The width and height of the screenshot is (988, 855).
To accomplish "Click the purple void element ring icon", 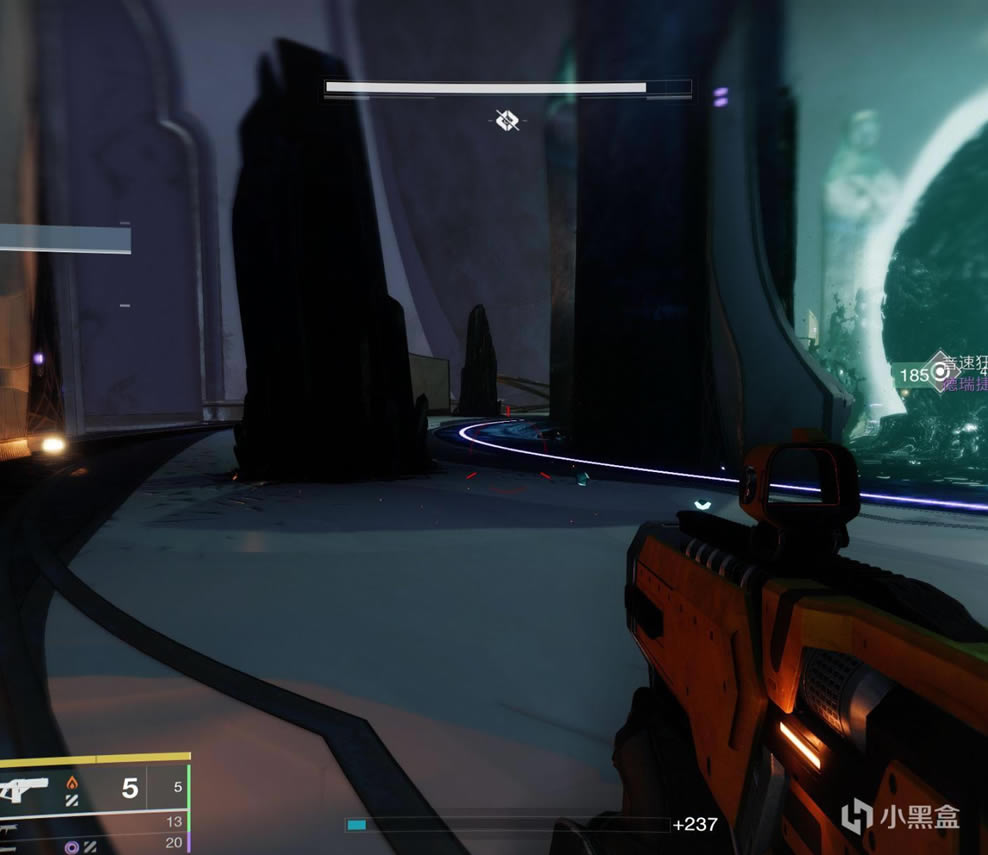I will click(72, 845).
